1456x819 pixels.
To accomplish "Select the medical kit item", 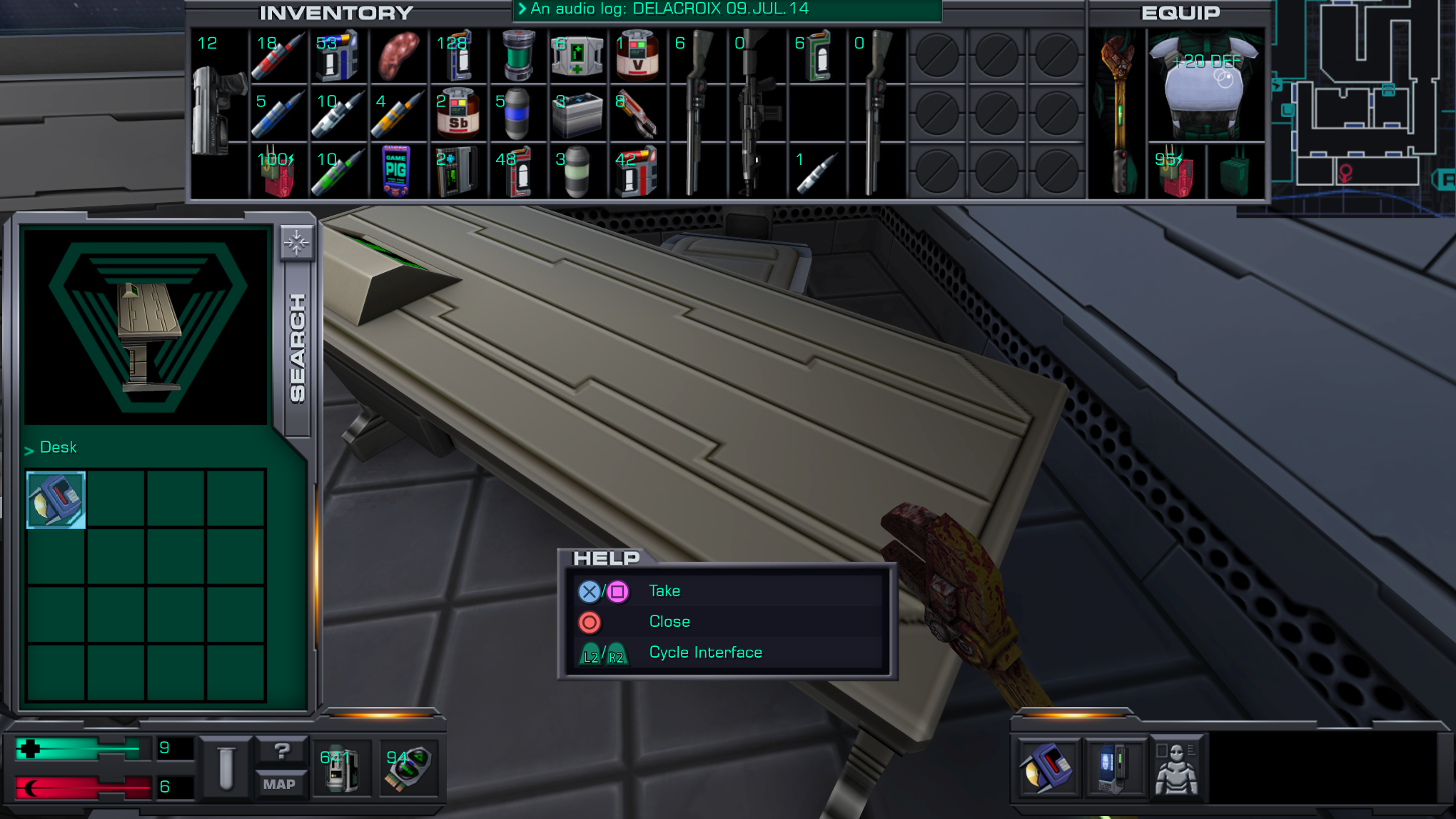I will pos(577,56).
